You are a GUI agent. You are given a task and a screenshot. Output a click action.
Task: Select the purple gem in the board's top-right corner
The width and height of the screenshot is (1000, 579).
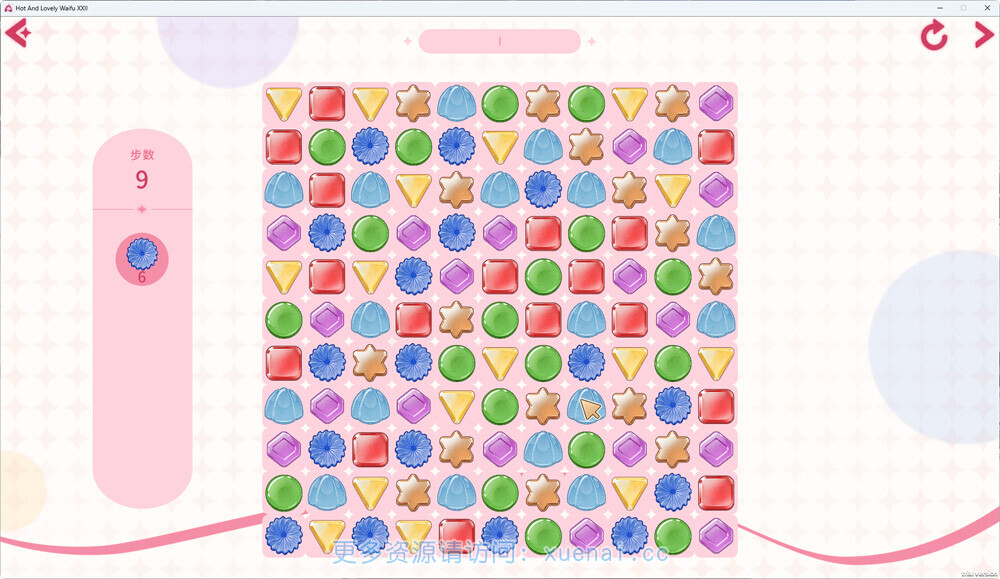coord(716,103)
